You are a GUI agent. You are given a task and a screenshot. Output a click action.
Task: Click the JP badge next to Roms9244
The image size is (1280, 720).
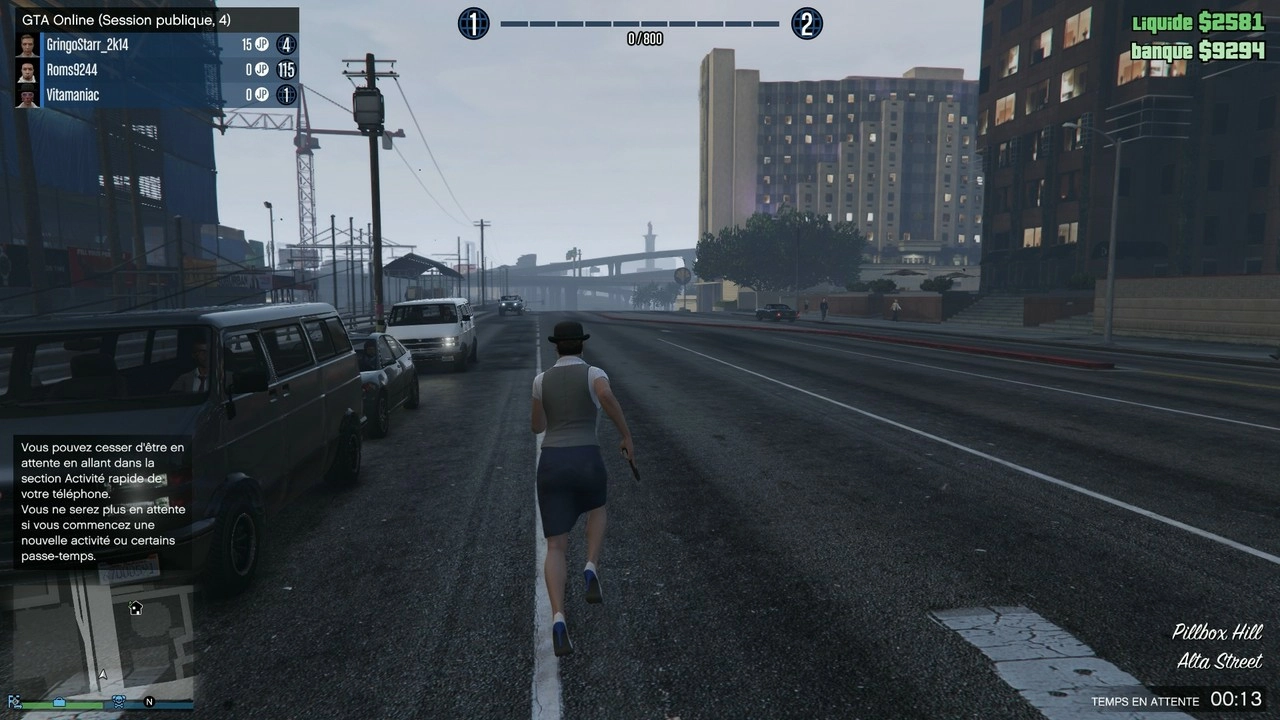tap(262, 70)
